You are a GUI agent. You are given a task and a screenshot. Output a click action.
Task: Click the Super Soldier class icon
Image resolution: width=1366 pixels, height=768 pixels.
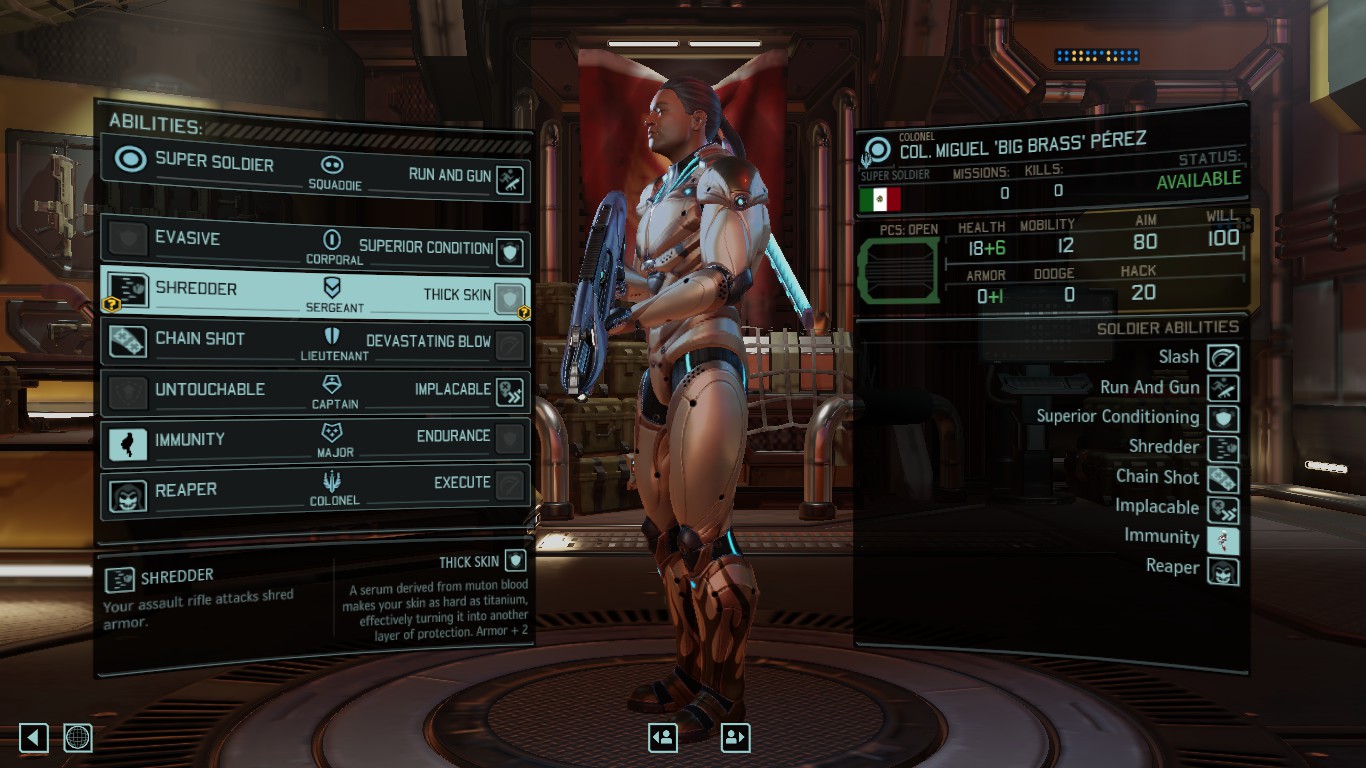[130, 160]
